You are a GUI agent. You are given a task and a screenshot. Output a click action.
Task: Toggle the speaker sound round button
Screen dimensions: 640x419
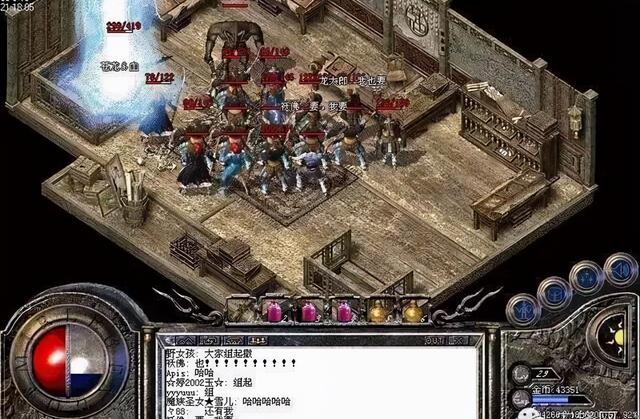tap(620, 270)
